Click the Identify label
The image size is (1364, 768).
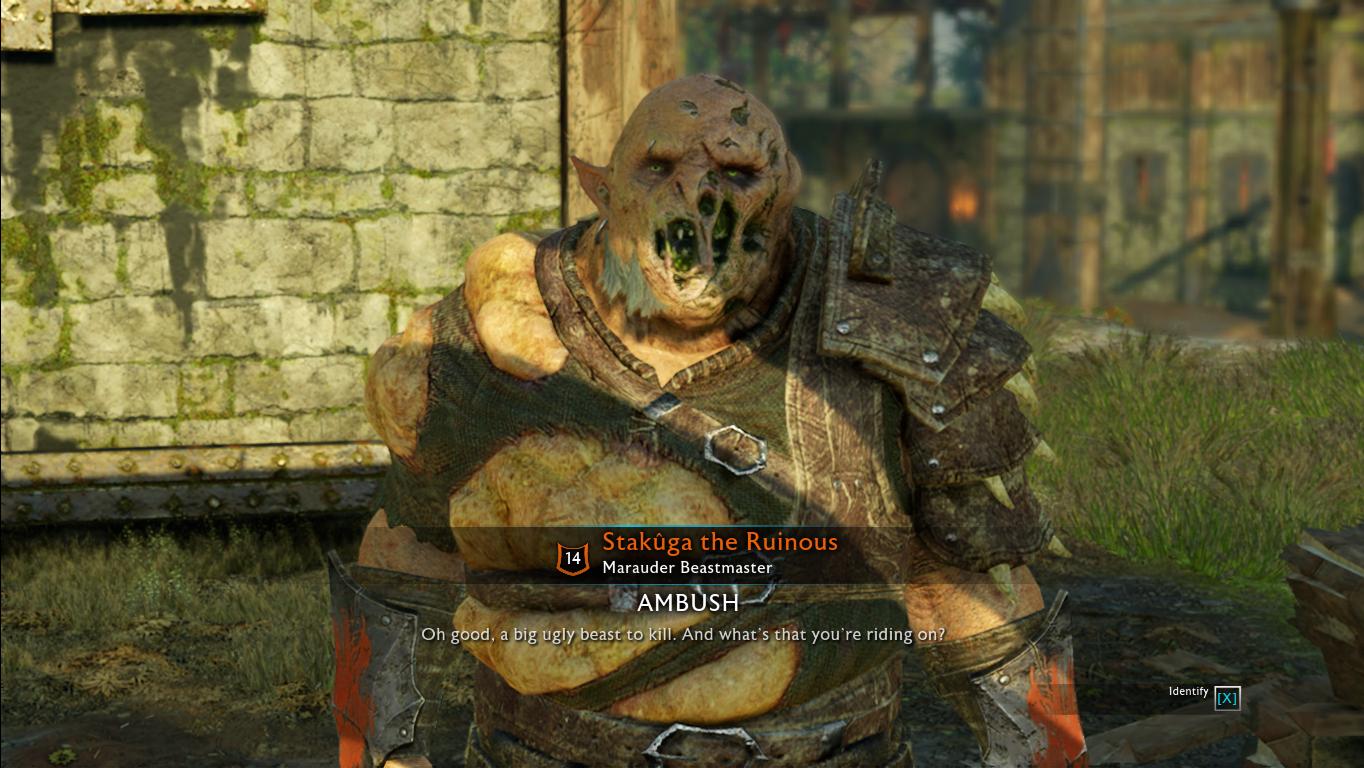[1188, 691]
